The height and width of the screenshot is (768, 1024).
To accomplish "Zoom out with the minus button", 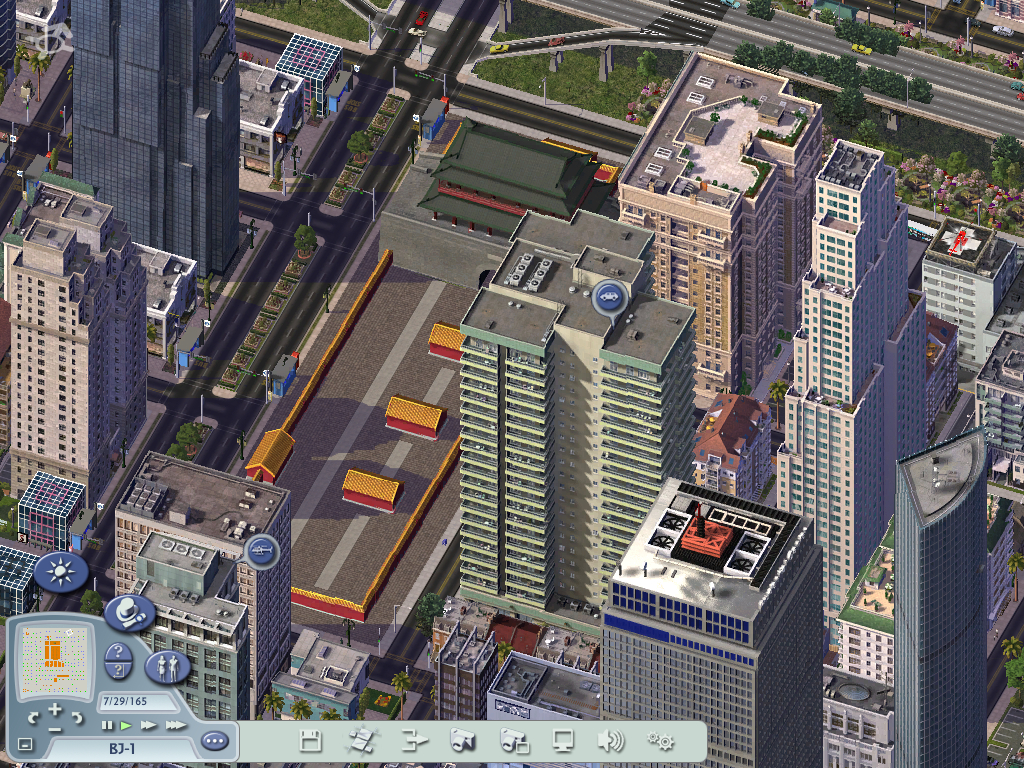I will [x=55, y=729].
